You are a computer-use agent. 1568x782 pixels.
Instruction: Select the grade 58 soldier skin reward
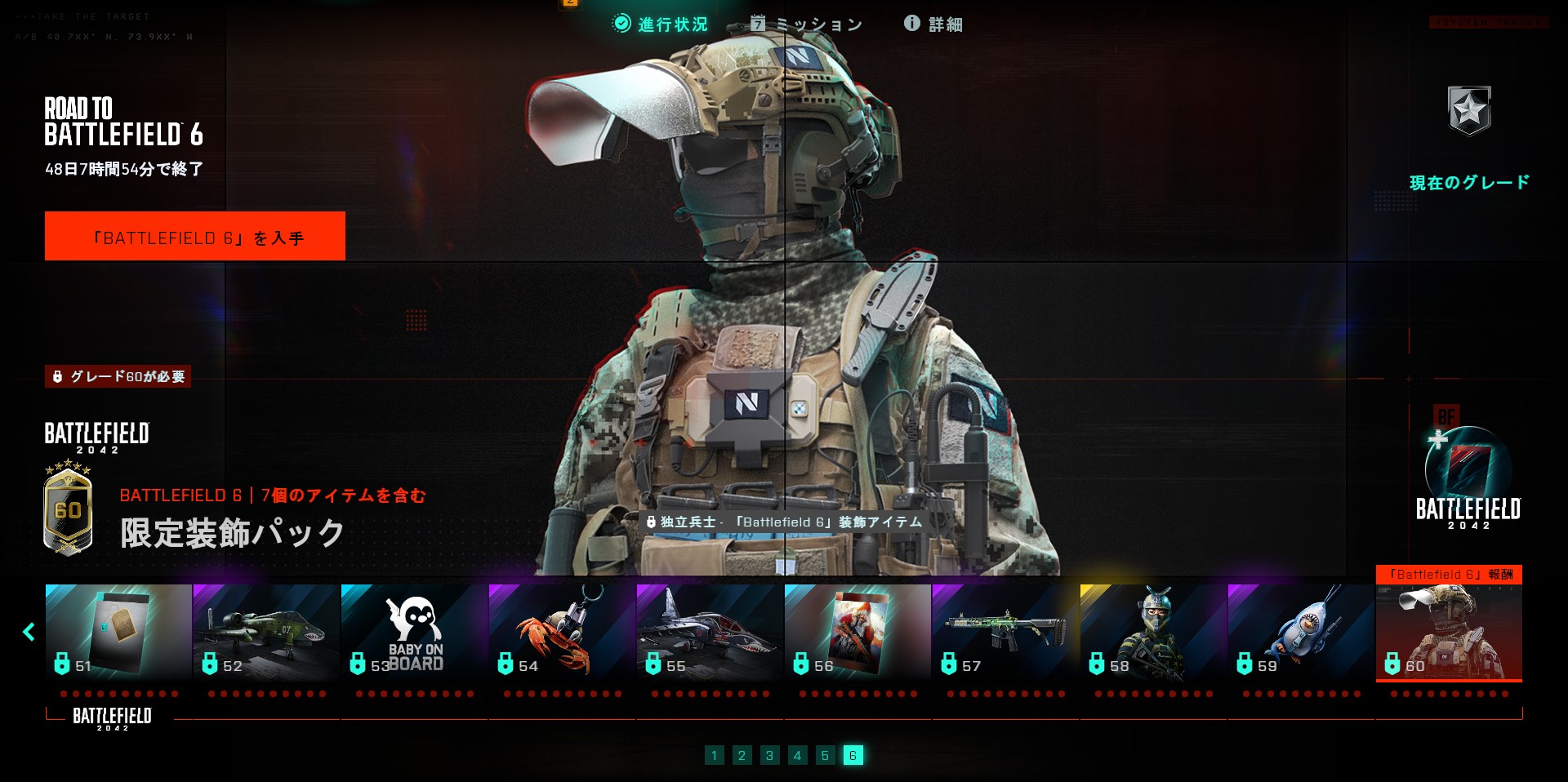(x=1153, y=632)
